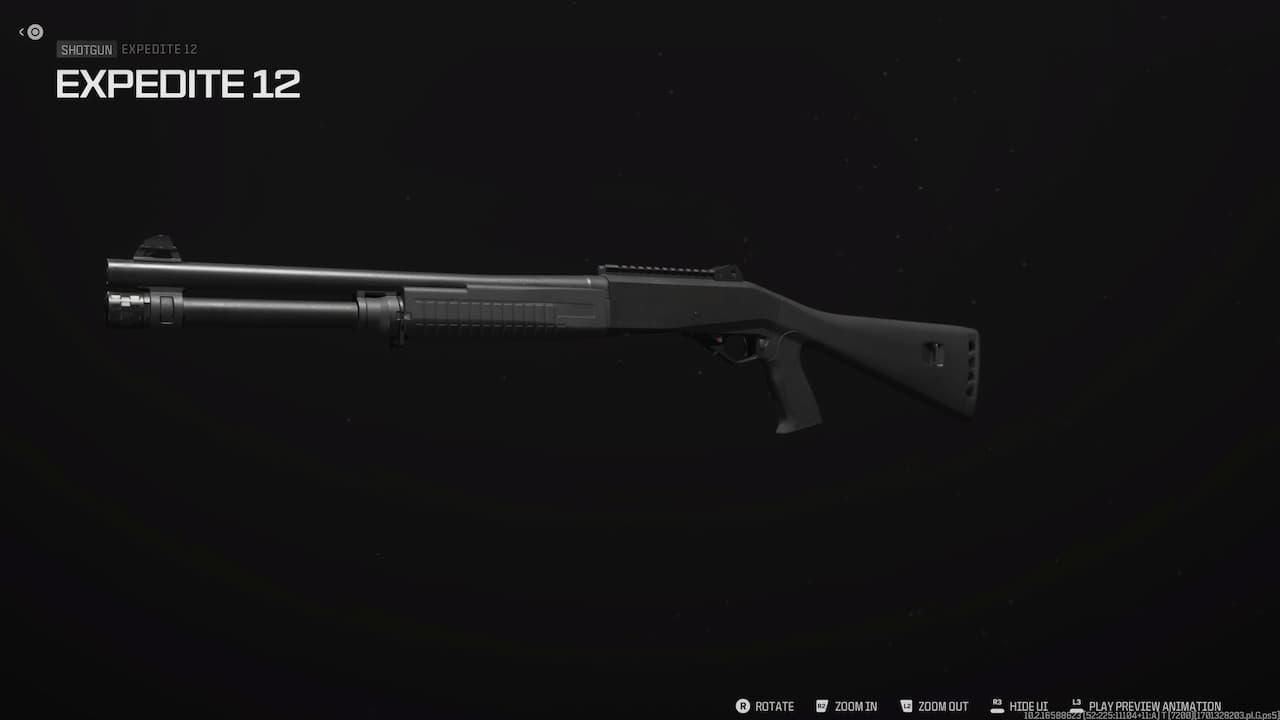The height and width of the screenshot is (720, 1280).
Task: Click the back chevron arrow top left
Action: [x=22, y=31]
